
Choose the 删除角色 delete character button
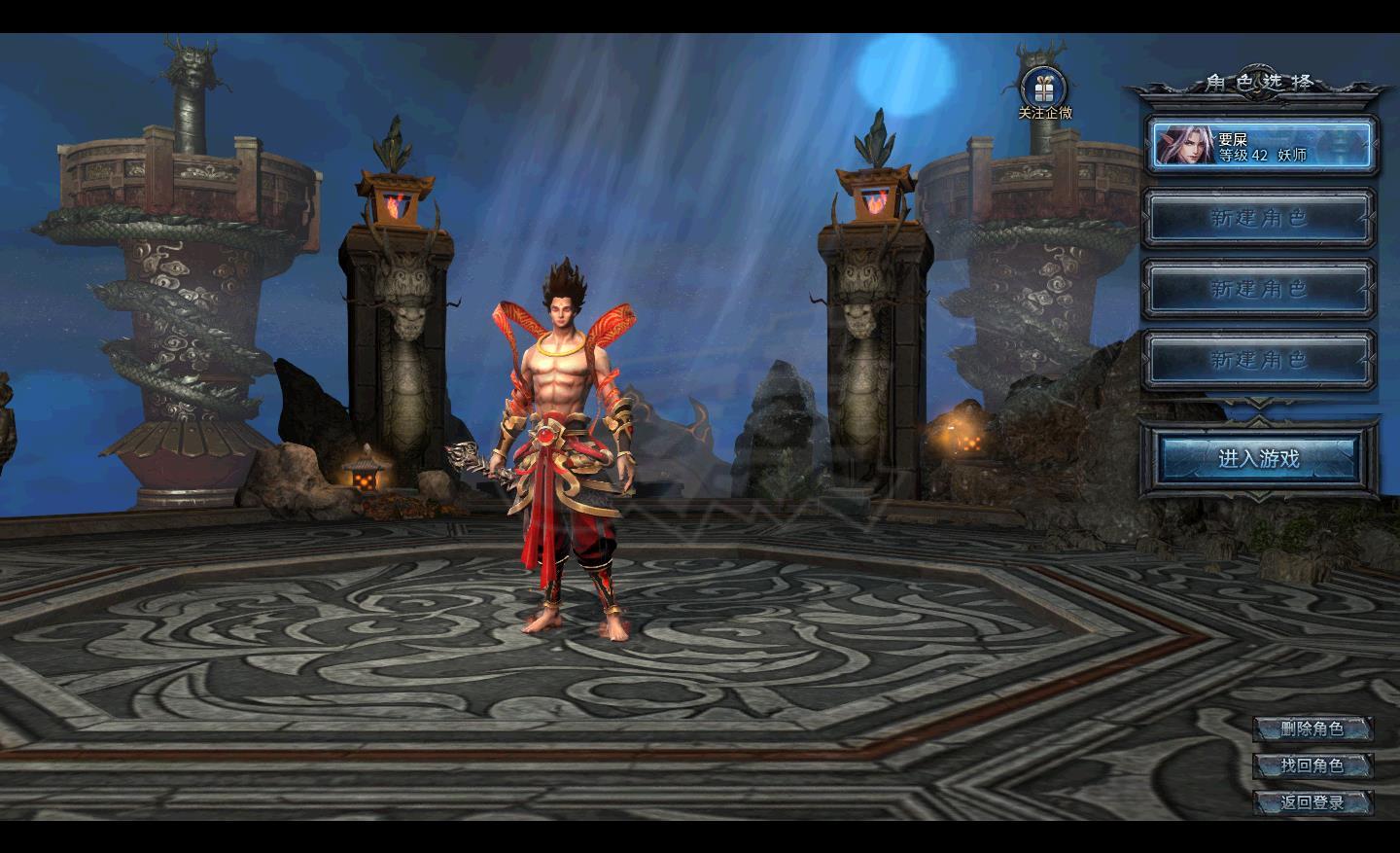[x=1312, y=729]
